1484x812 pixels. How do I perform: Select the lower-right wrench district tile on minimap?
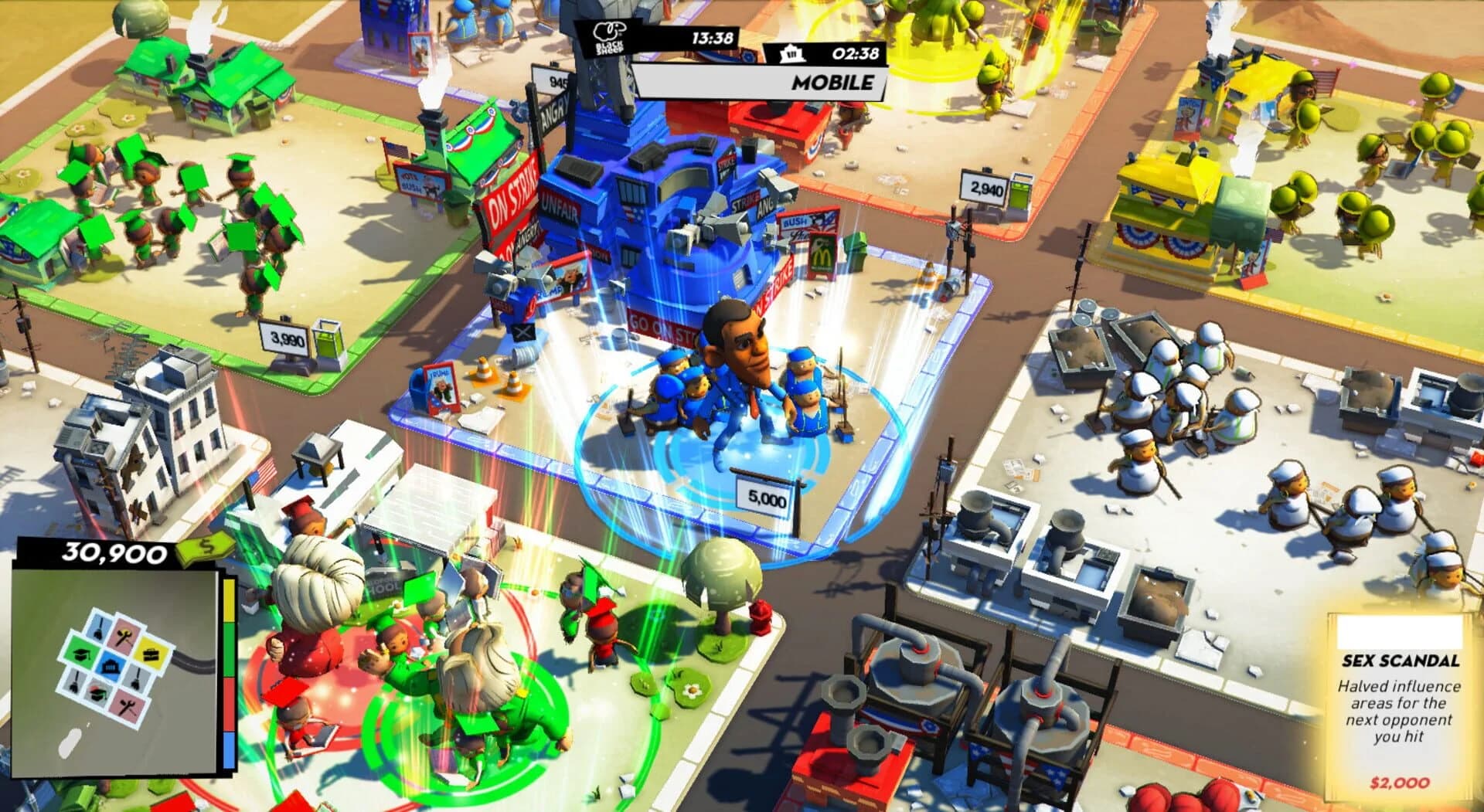pyautogui.click(x=127, y=705)
